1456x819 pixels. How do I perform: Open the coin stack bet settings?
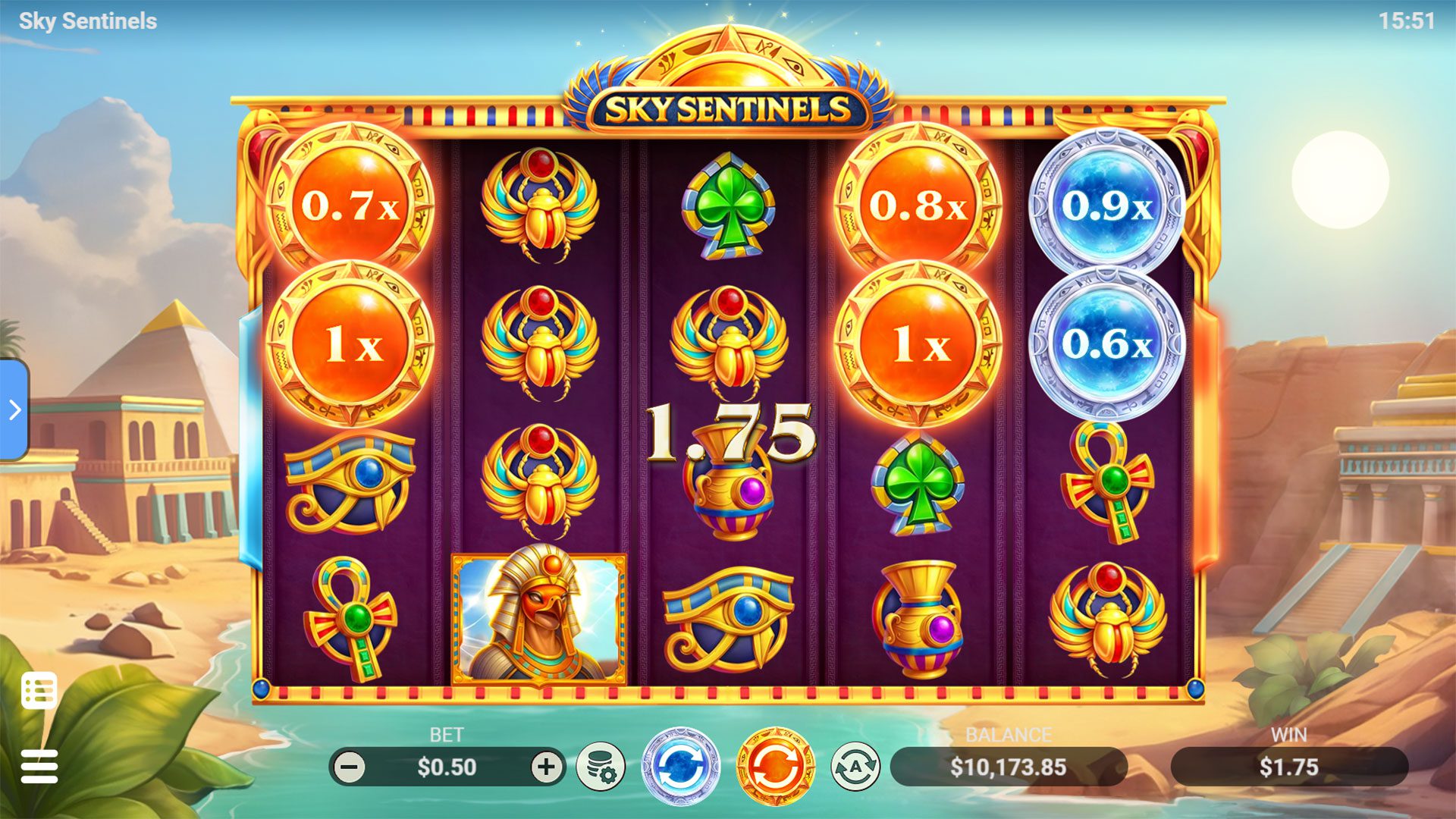click(x=600, y=767)
